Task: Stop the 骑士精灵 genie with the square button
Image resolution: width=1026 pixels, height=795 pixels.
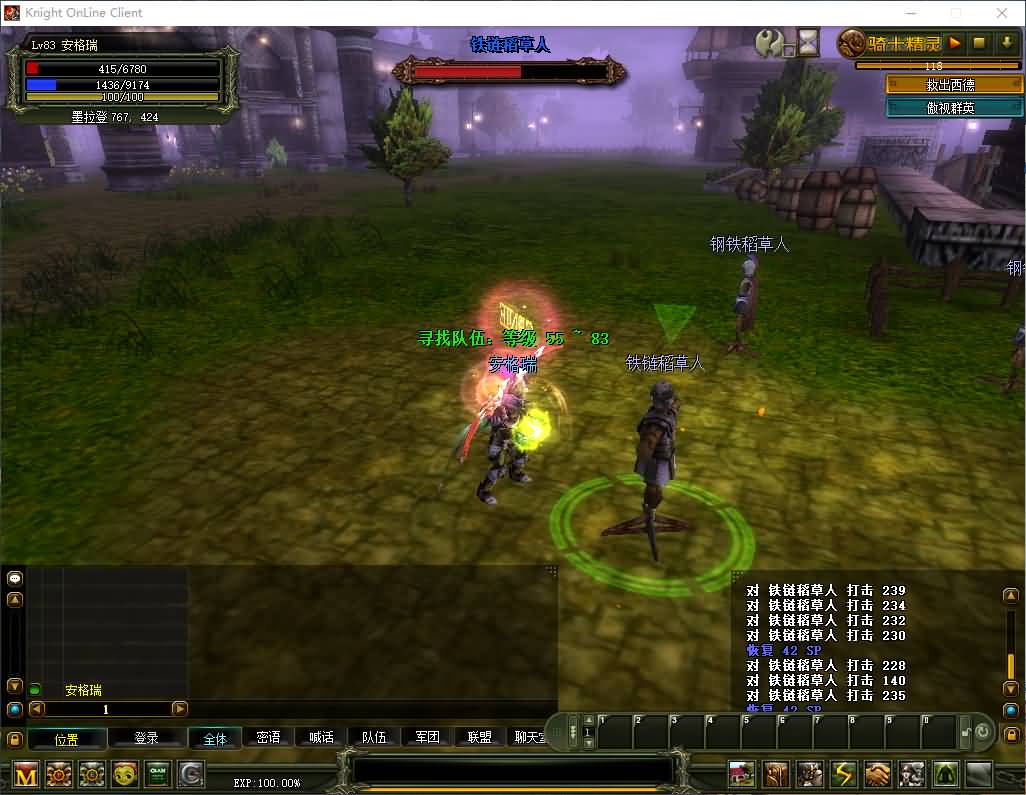Action: coord(980,43)
